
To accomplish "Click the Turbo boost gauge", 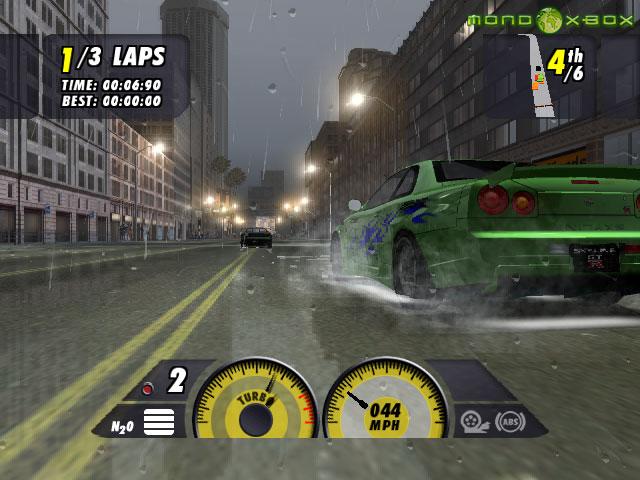I will pos(254,400).
